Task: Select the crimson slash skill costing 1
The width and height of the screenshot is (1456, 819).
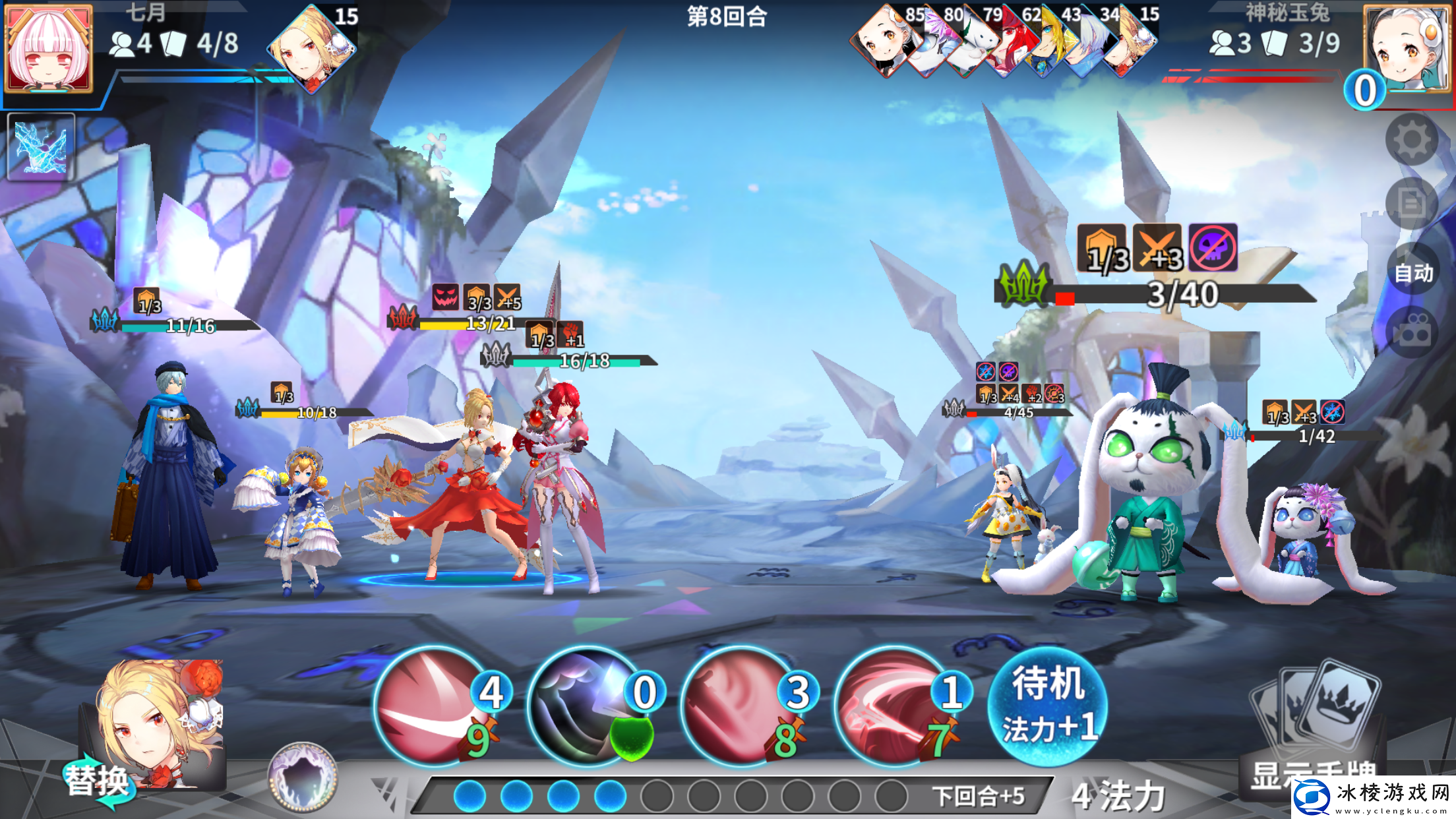Action: (x=893, y=707)
